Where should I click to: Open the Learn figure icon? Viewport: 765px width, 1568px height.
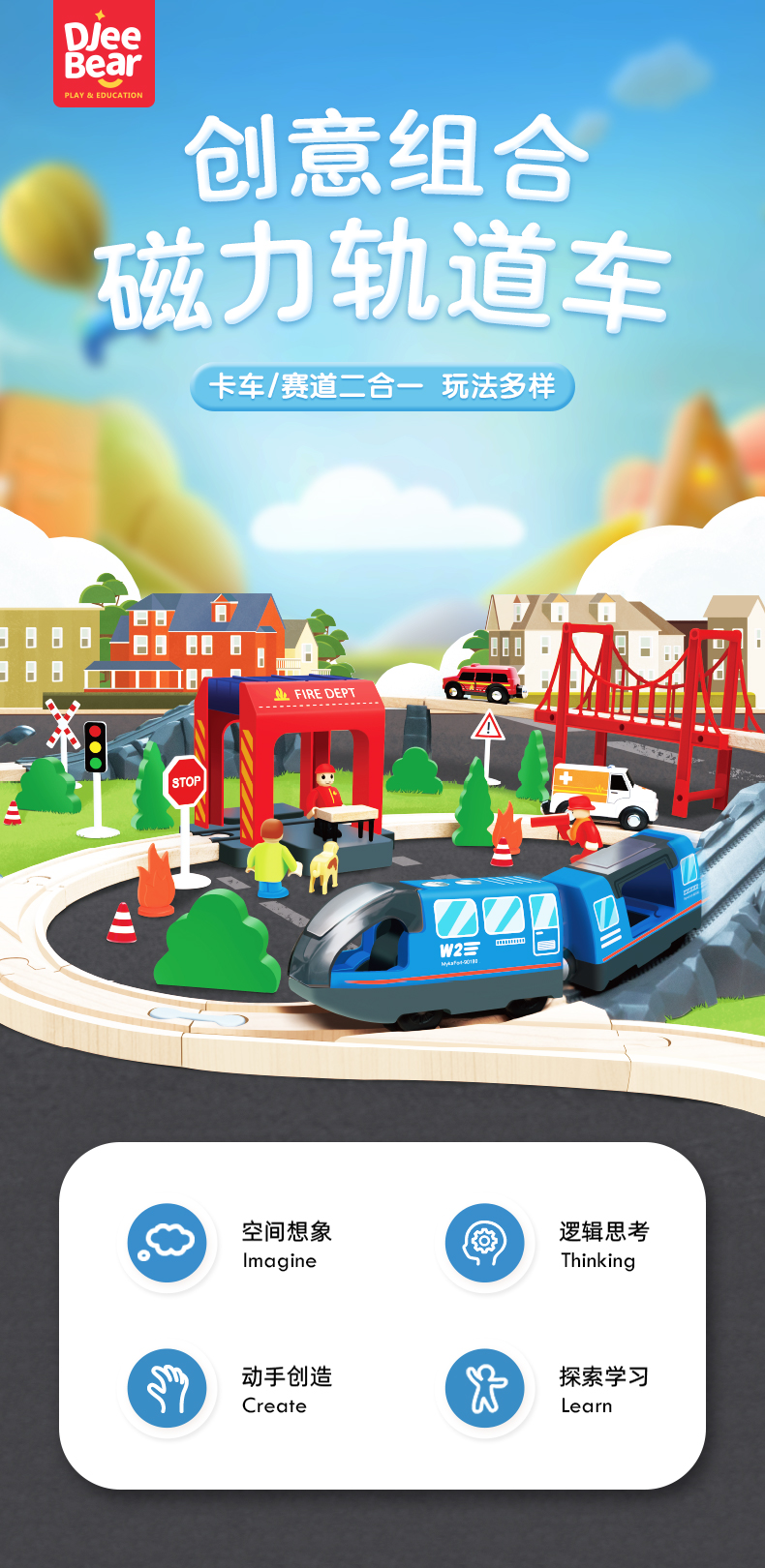[x=484, y=1388]
